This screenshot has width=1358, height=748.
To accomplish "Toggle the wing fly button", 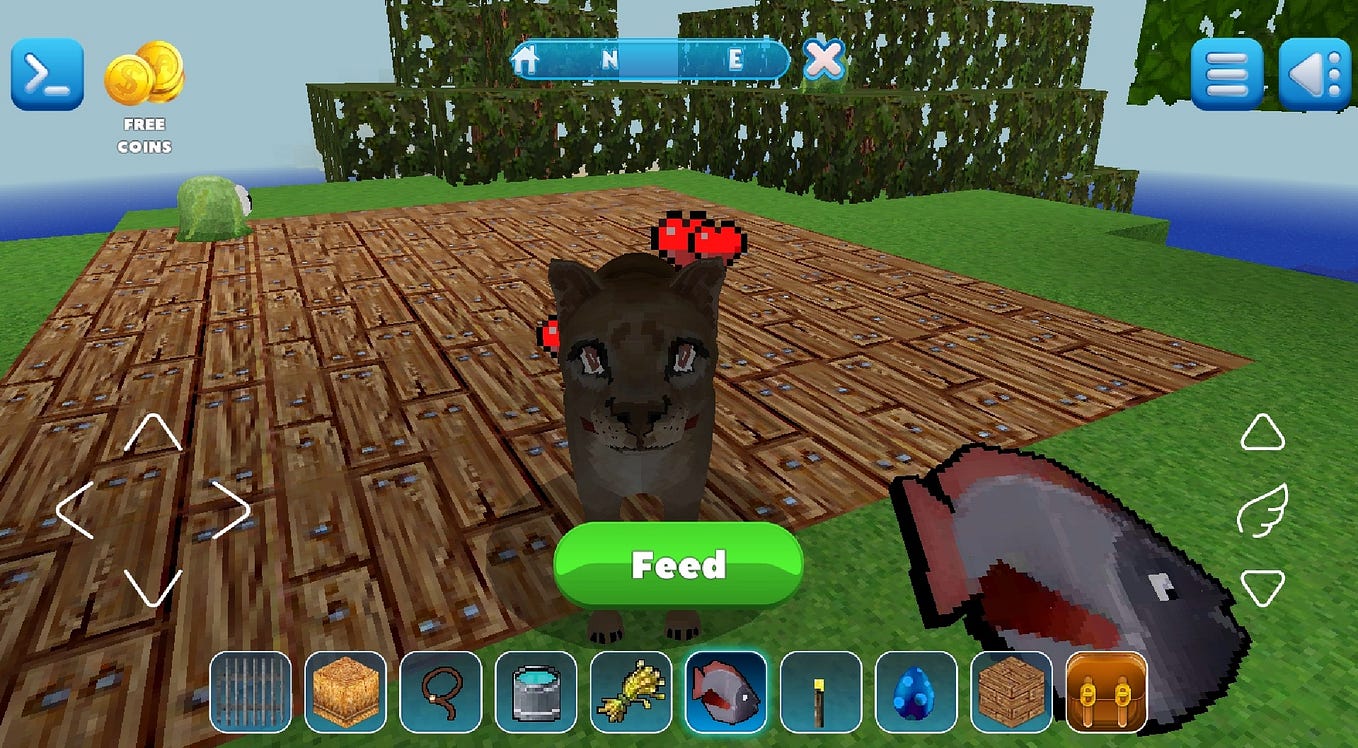I will click(x=1262, y=510).
